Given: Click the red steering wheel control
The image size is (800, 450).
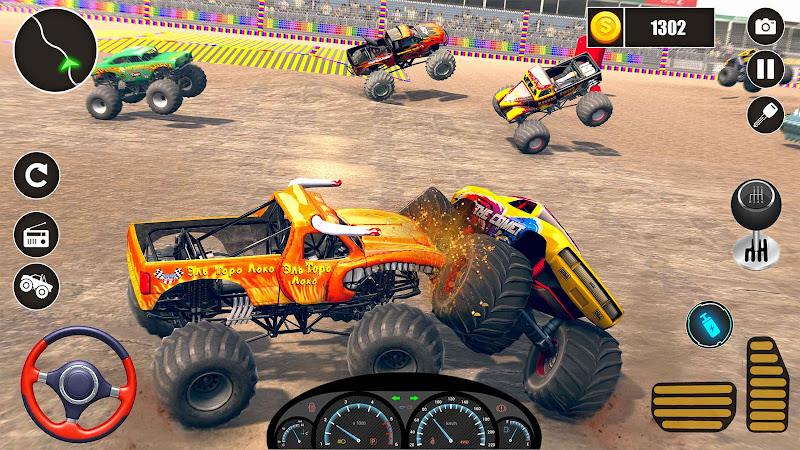Looking at the screenshot, I should coord(80,378).
